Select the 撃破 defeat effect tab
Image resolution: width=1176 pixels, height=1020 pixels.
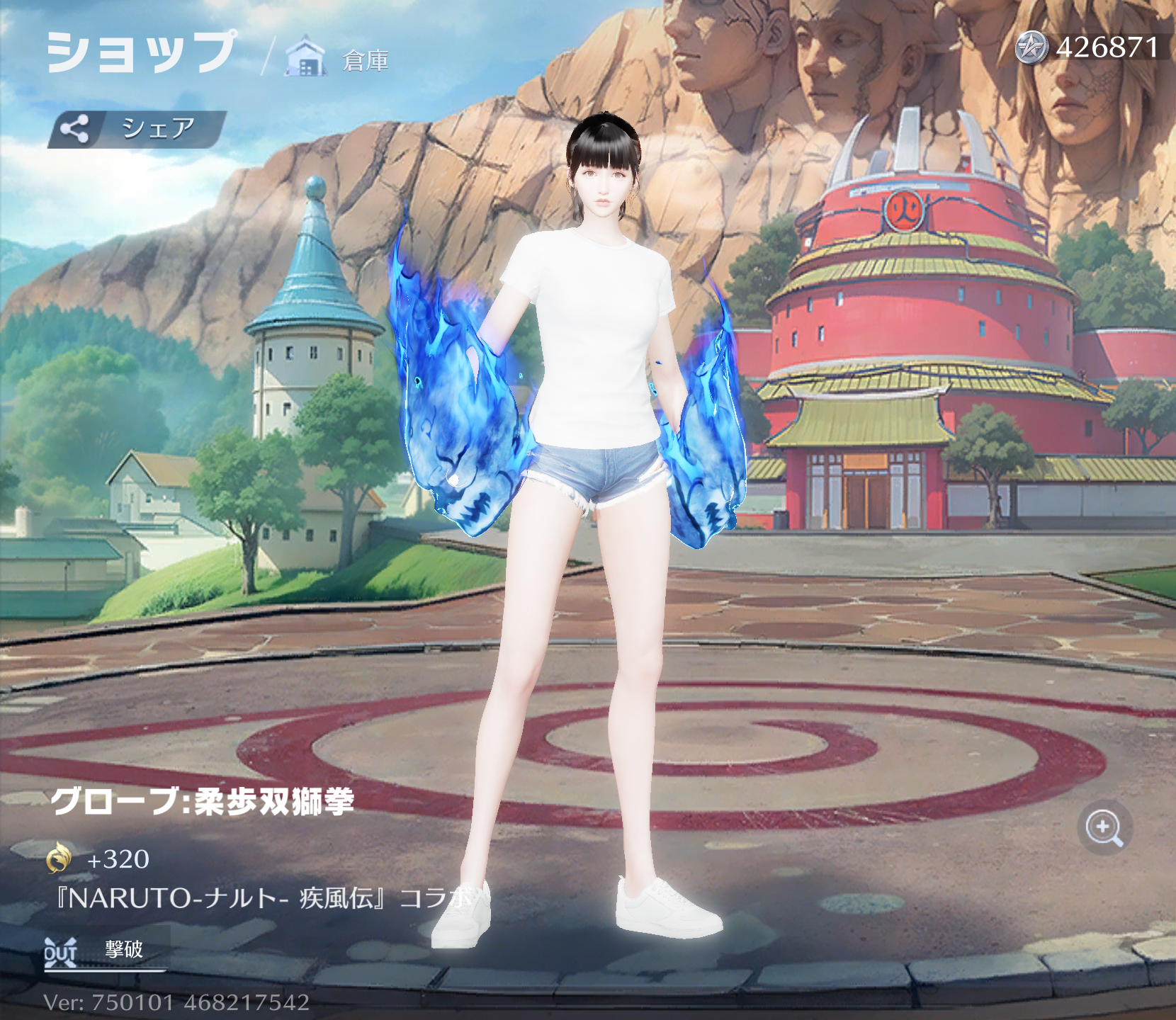point(105,950)
